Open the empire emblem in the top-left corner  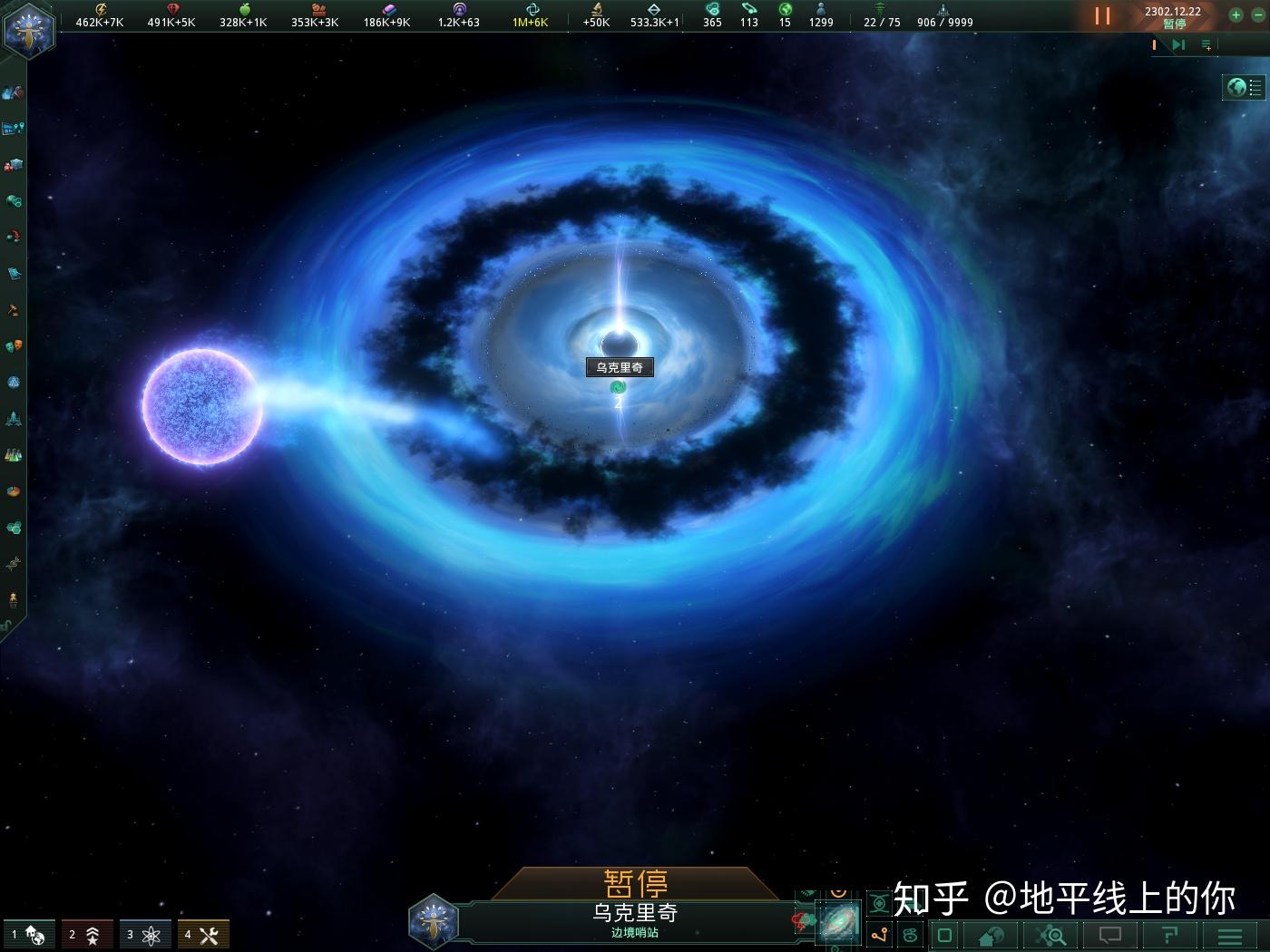click(x=28, y=28)
